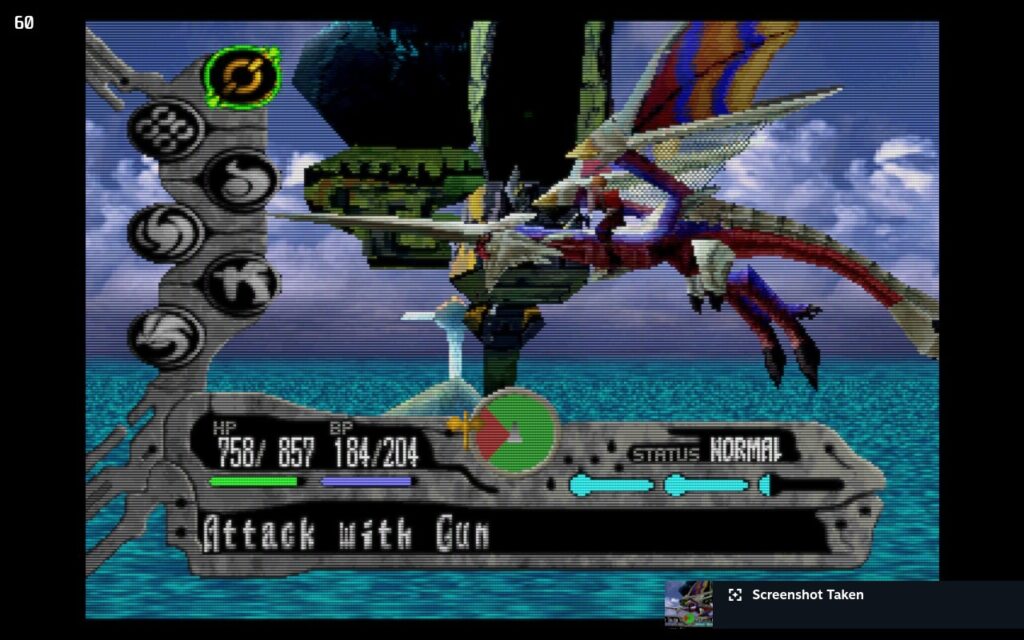
Task: Click the green and red position radar
Action: [x=514, y=432]
